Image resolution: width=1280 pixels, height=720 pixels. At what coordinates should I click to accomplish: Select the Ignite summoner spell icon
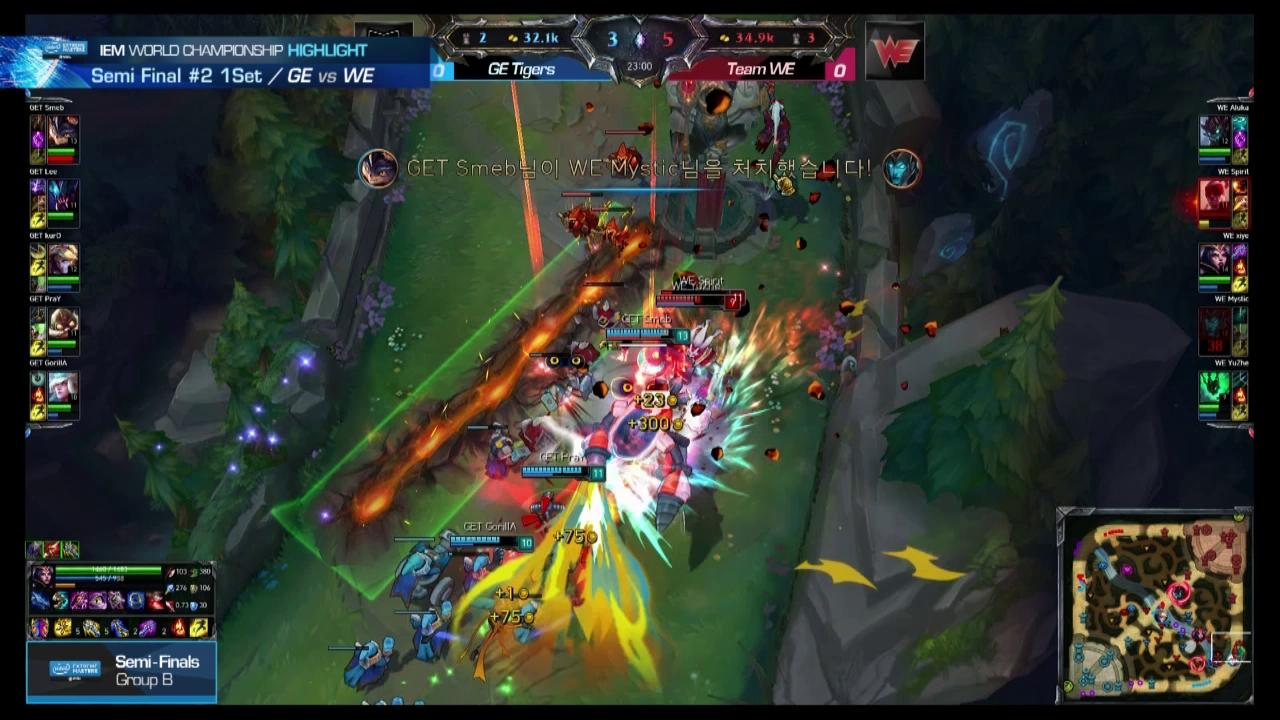pyautogui.click(x=178, y=629)
